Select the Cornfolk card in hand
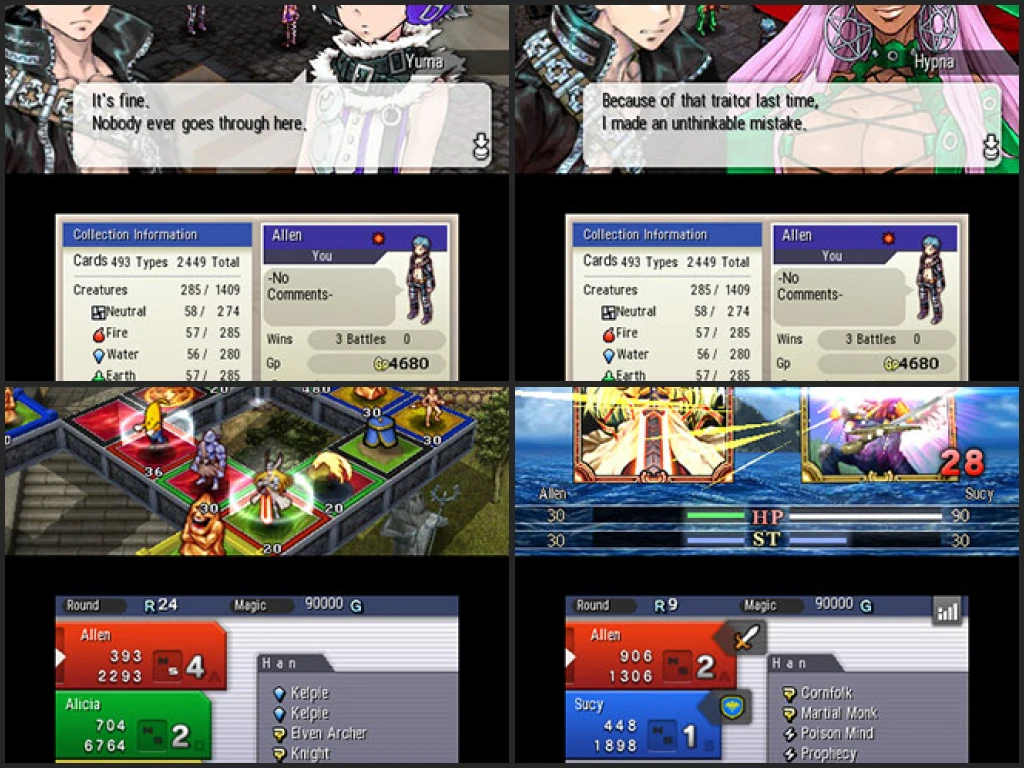Viewport: 1024px width, 768px height. pyautogui.click(x=825, y=692)
